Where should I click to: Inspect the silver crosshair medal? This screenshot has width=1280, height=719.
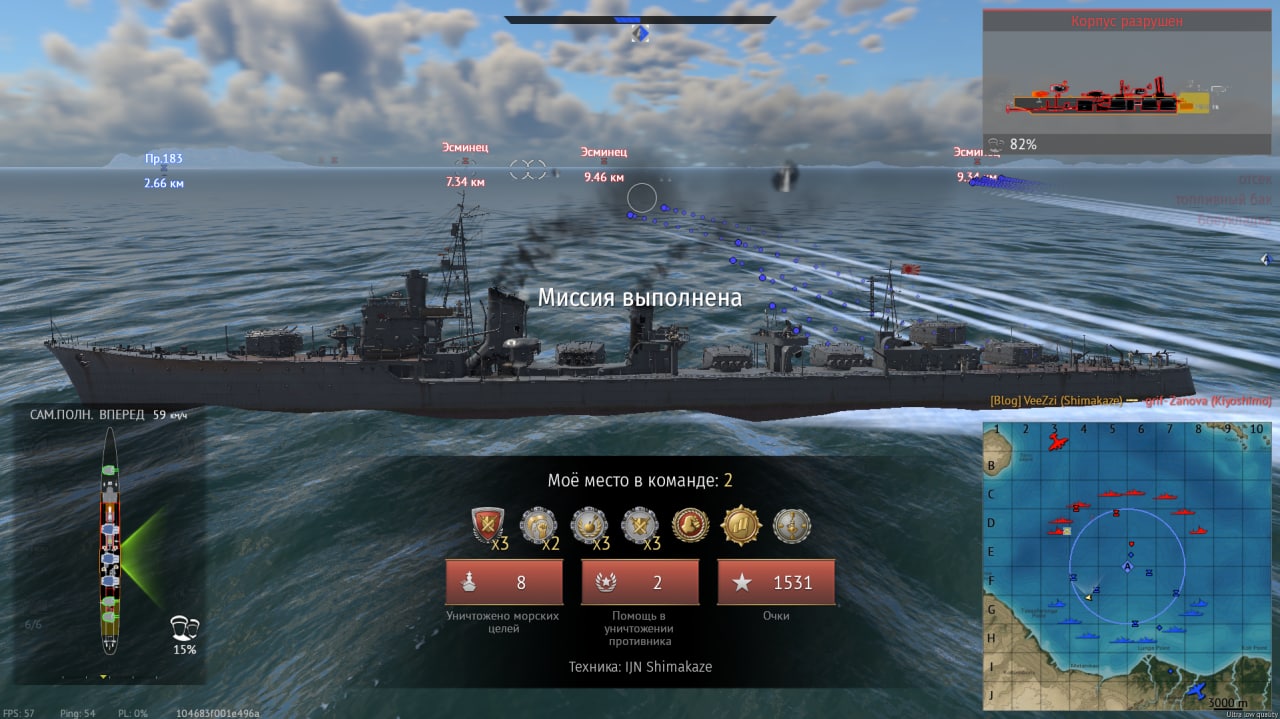click(x=792, y=525)
